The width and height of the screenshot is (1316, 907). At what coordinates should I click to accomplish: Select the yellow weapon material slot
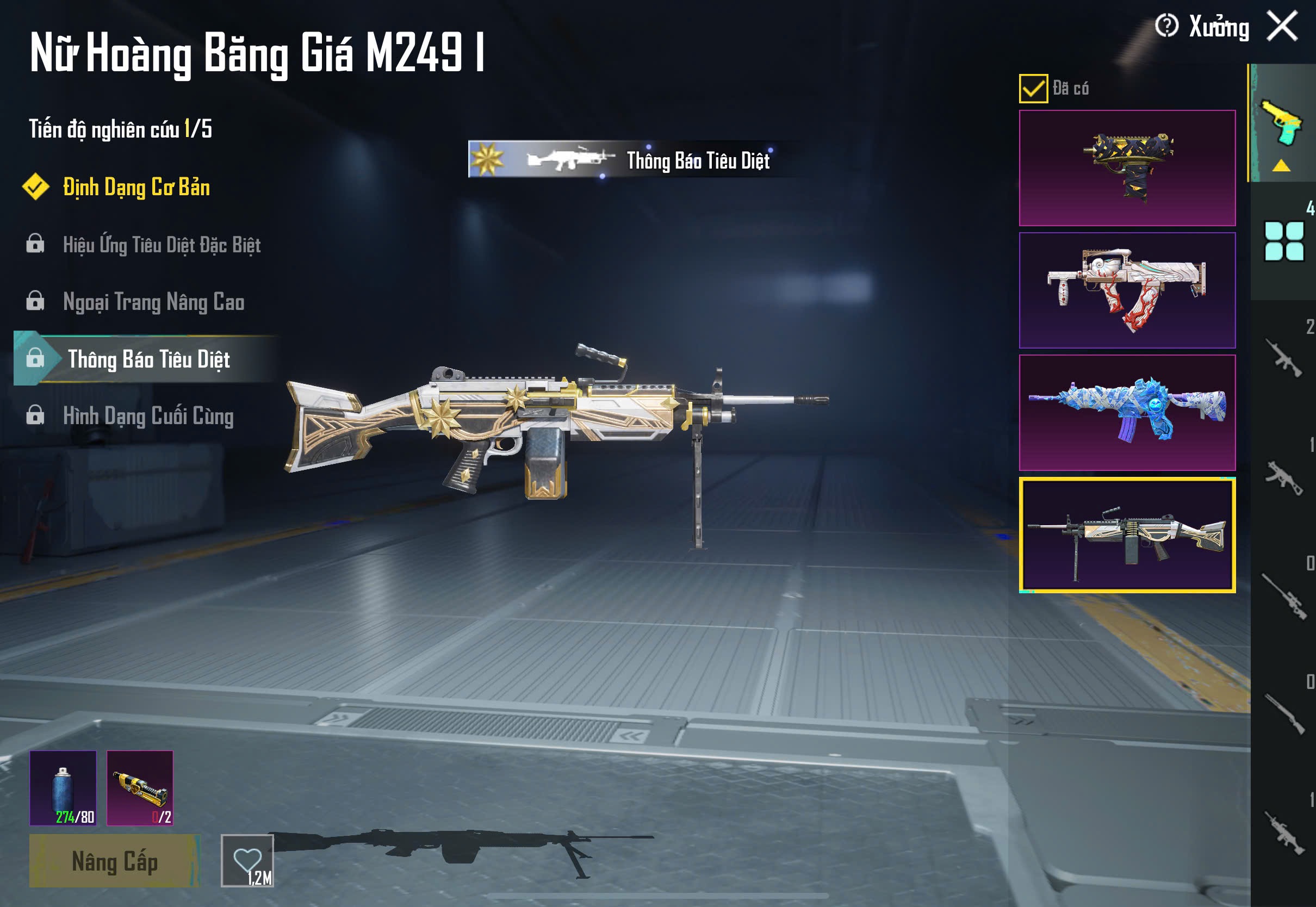(x=140, y=788)
